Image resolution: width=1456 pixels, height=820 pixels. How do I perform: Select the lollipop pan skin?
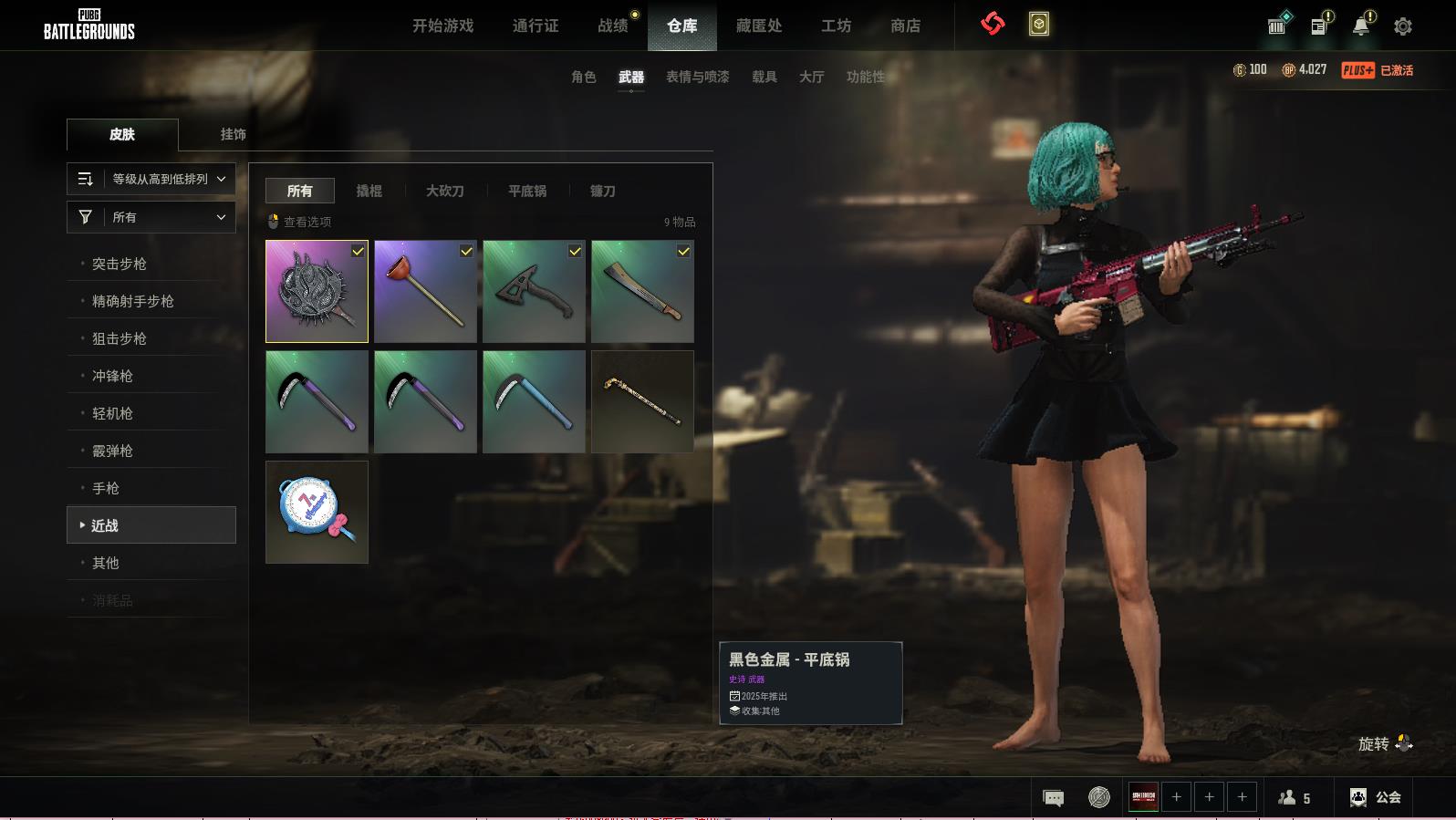317,512
